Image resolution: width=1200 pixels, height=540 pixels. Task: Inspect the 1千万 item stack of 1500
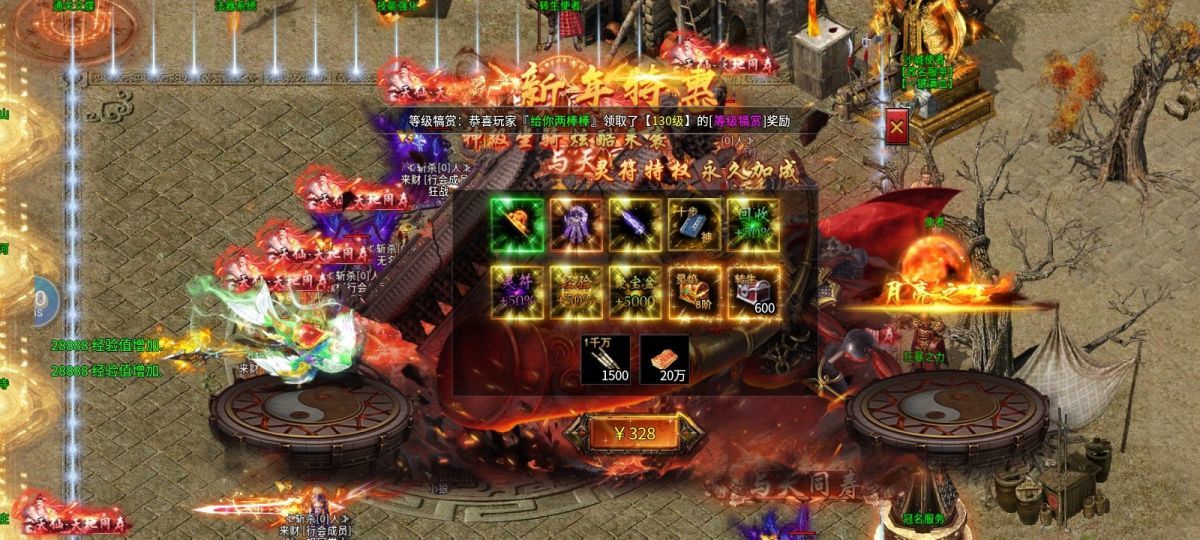click(606, 359)
